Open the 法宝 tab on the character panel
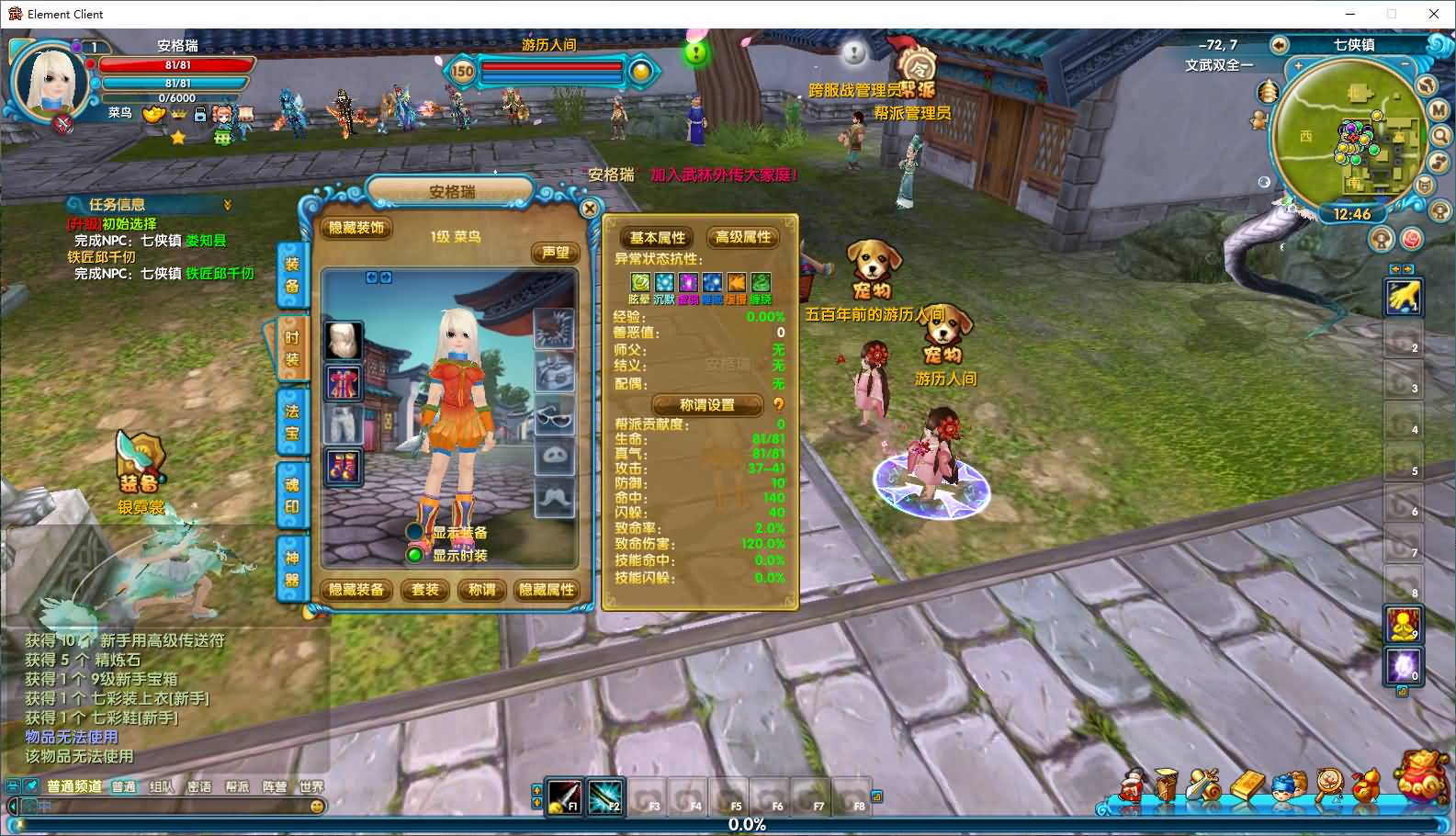 (x=292, y=423)
